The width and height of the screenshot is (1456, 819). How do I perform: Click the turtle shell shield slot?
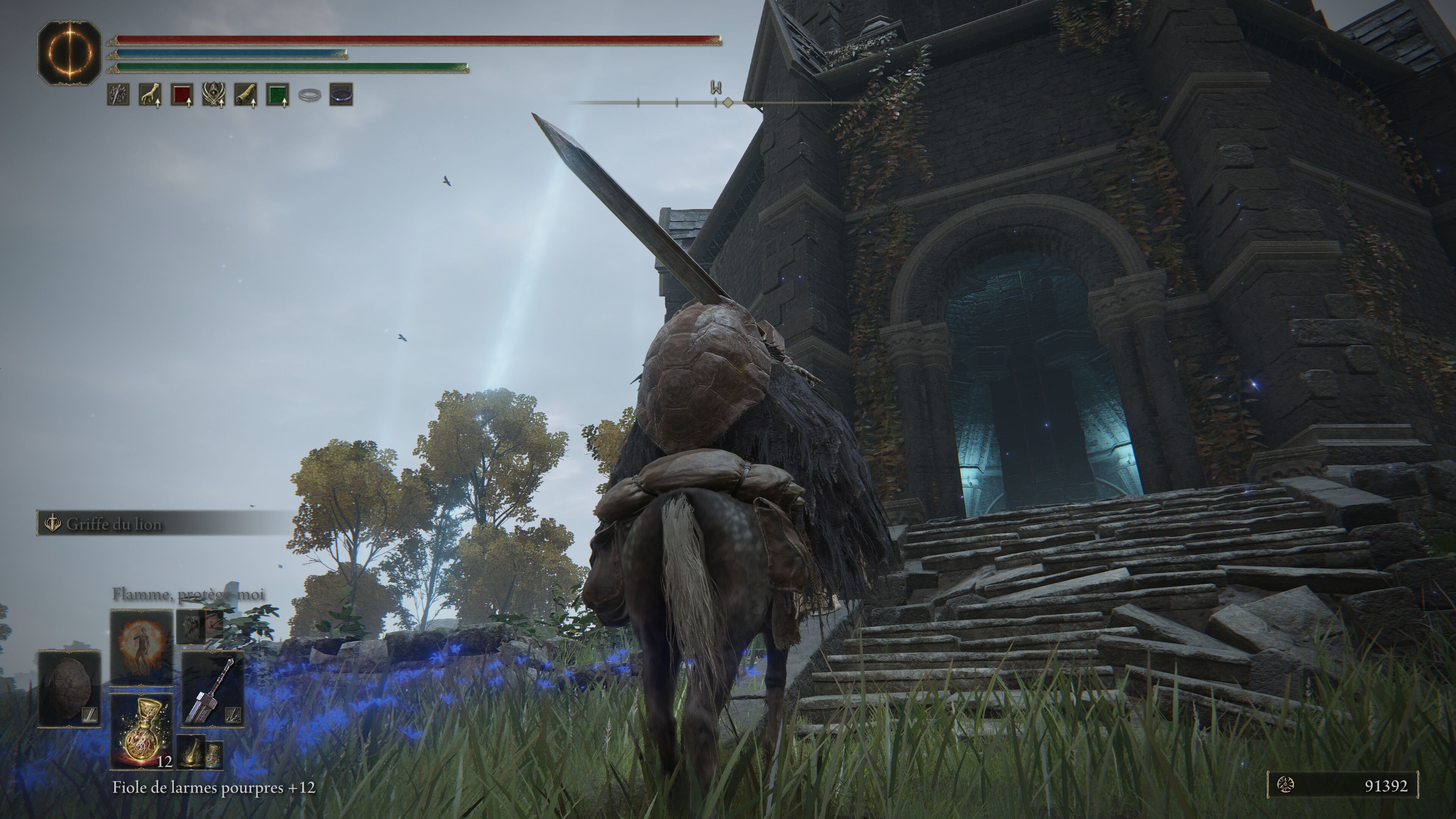click(x=69, y=689)
